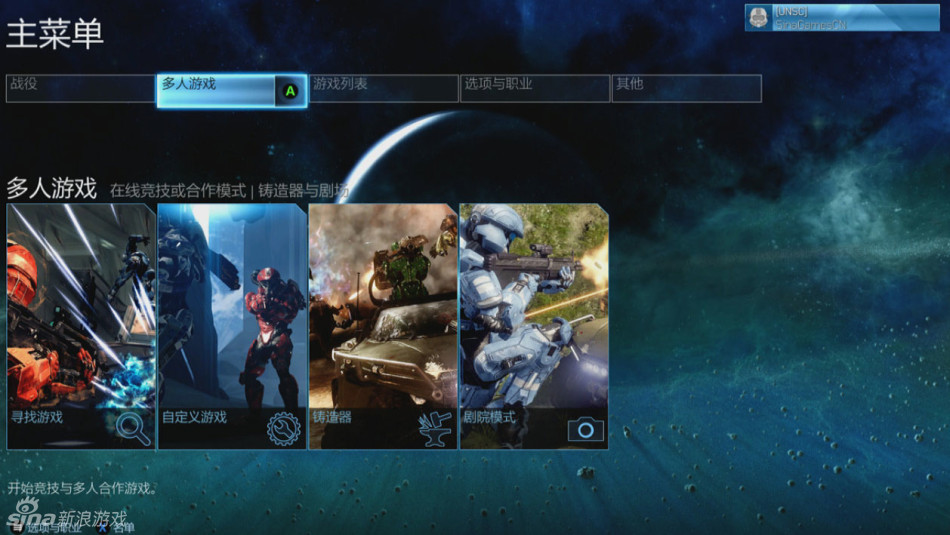
Task: Choose the 寻找游戏 matchmaking tile
Action: pos(81,326)
